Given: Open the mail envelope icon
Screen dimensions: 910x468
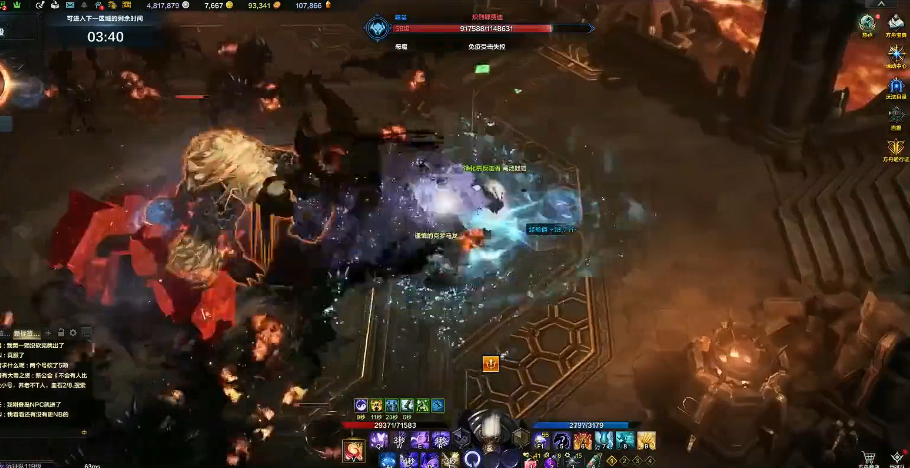Looking at the screenshot, I should [70, 6].
